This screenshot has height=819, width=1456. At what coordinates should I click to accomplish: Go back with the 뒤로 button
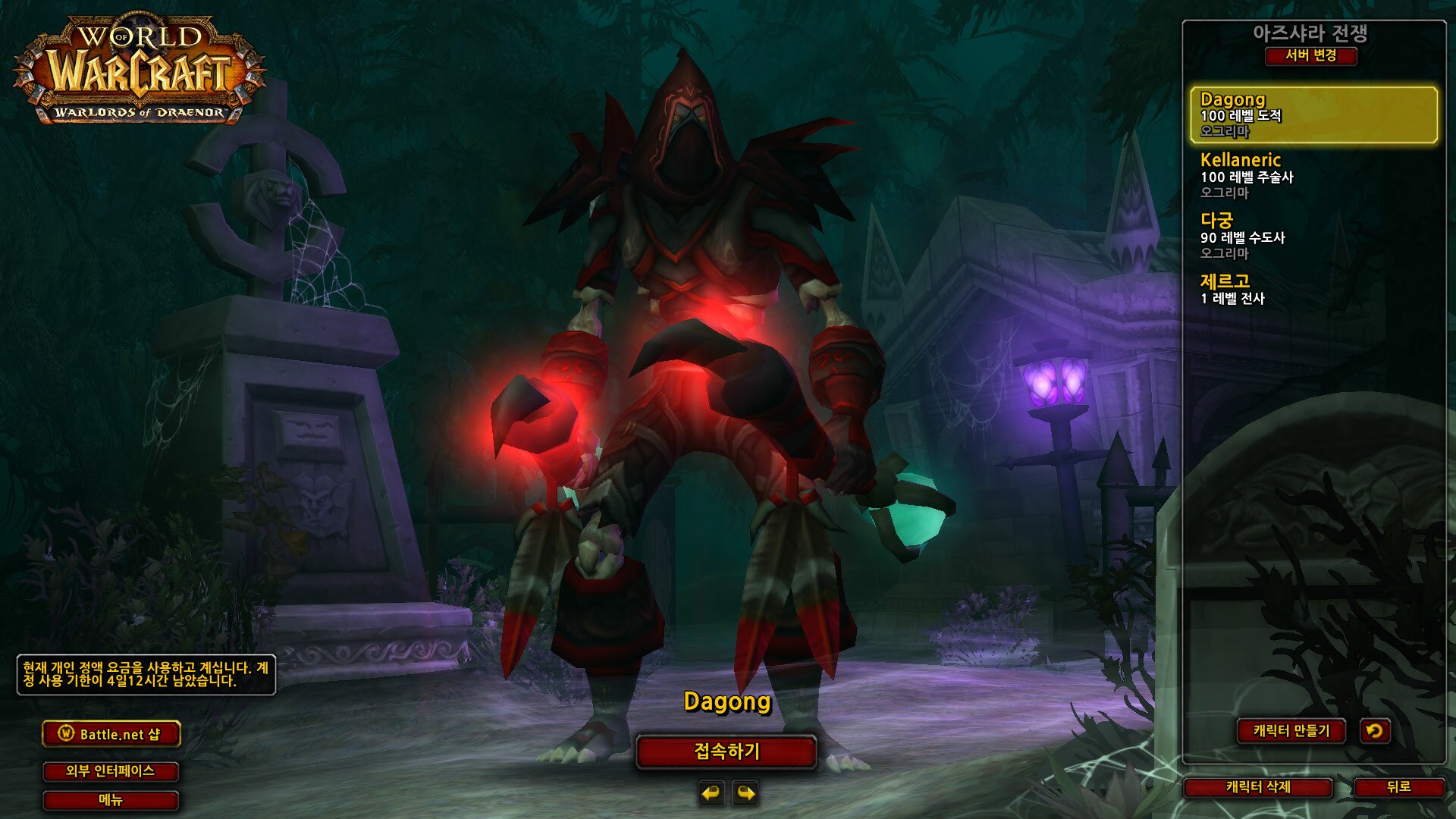point(1398,787)
